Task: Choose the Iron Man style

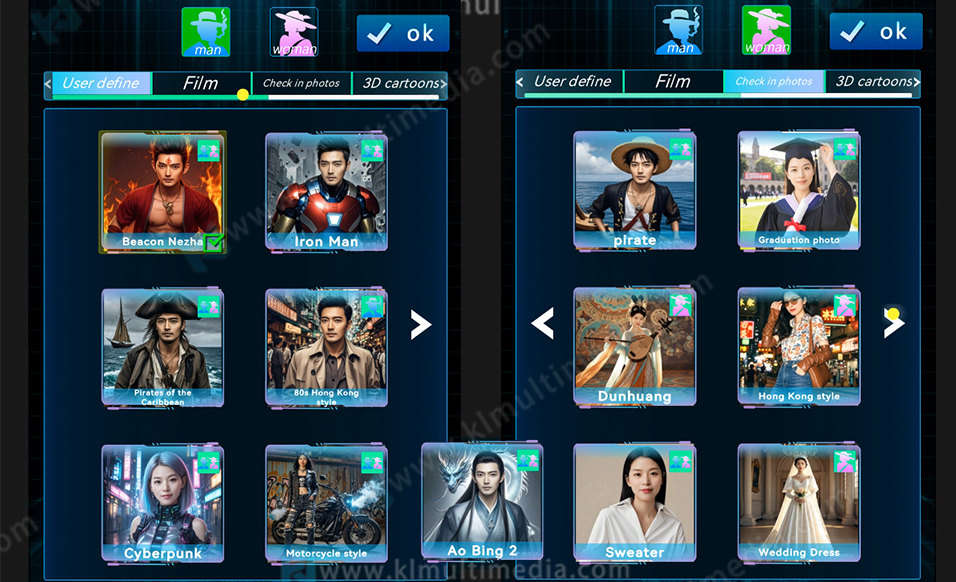Action: [x=326, y=190]
